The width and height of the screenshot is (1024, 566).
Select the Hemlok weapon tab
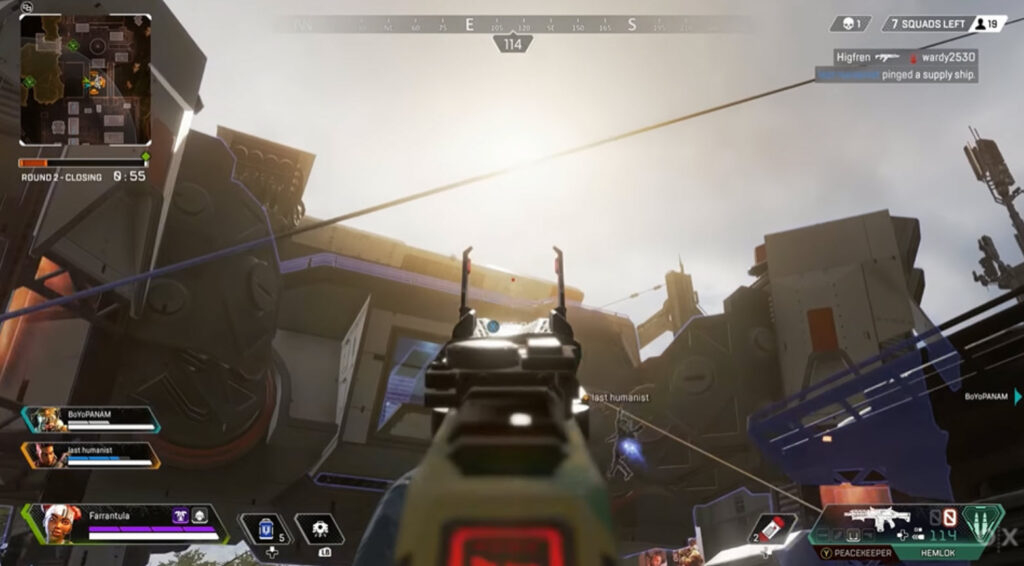pyautogui.click(x=939, y=552)
